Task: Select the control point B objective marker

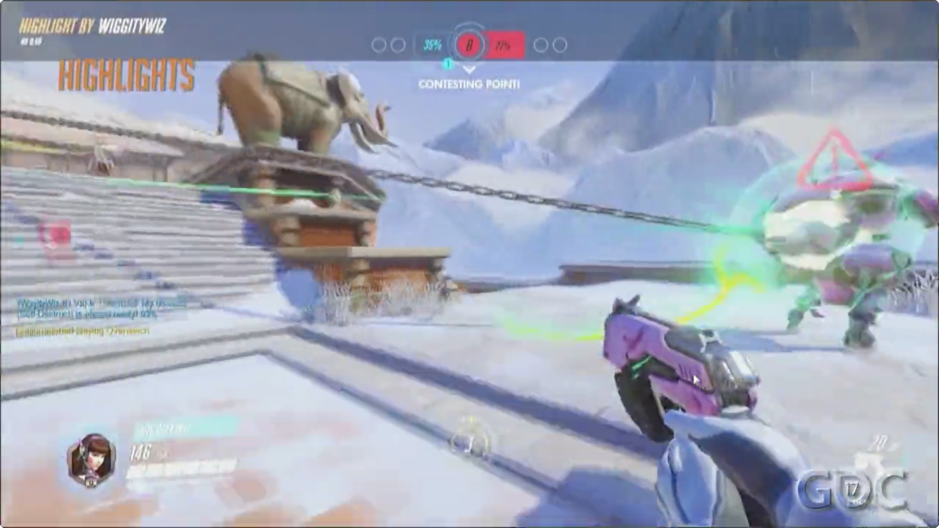Action: click(468, 45)
